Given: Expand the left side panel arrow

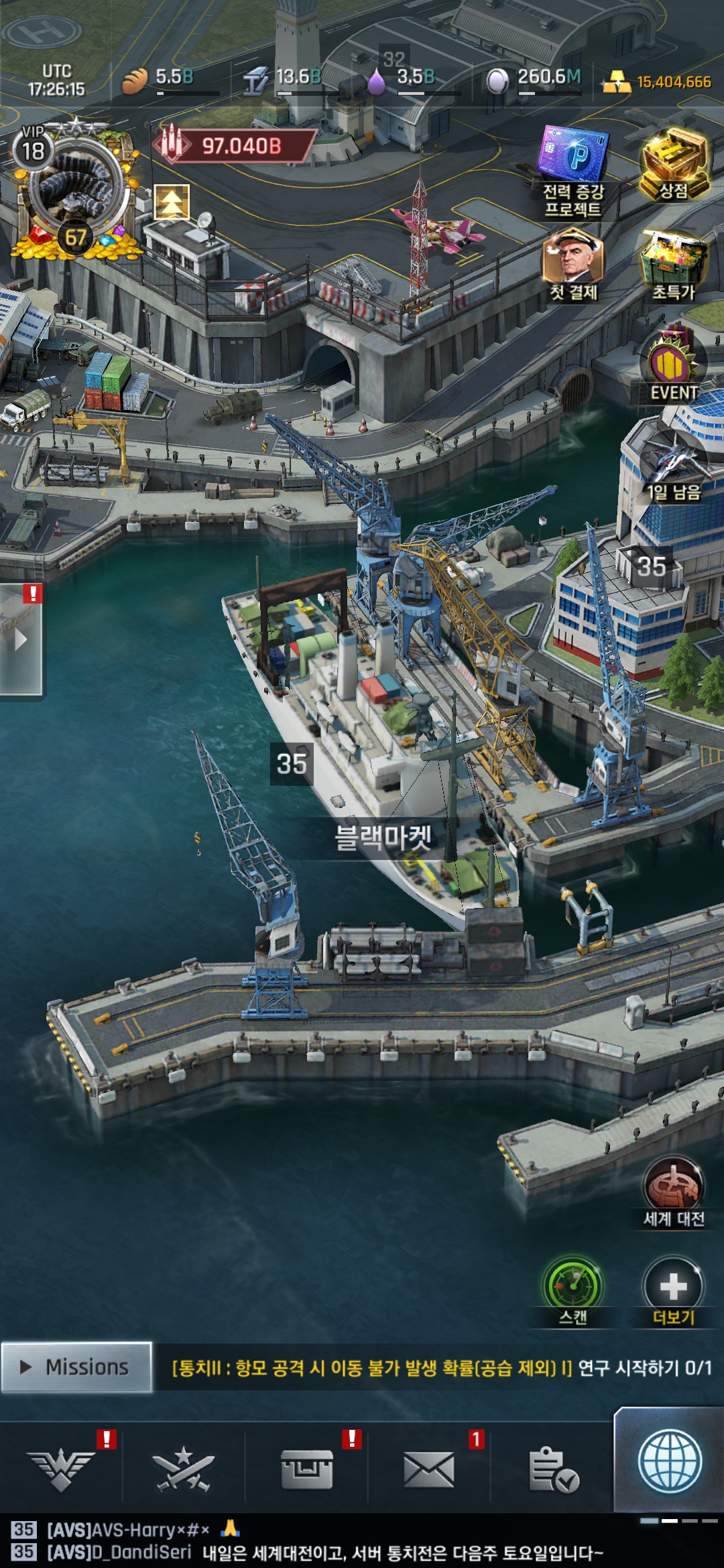Looking at the screenshot, I should [x=21, y=640].
